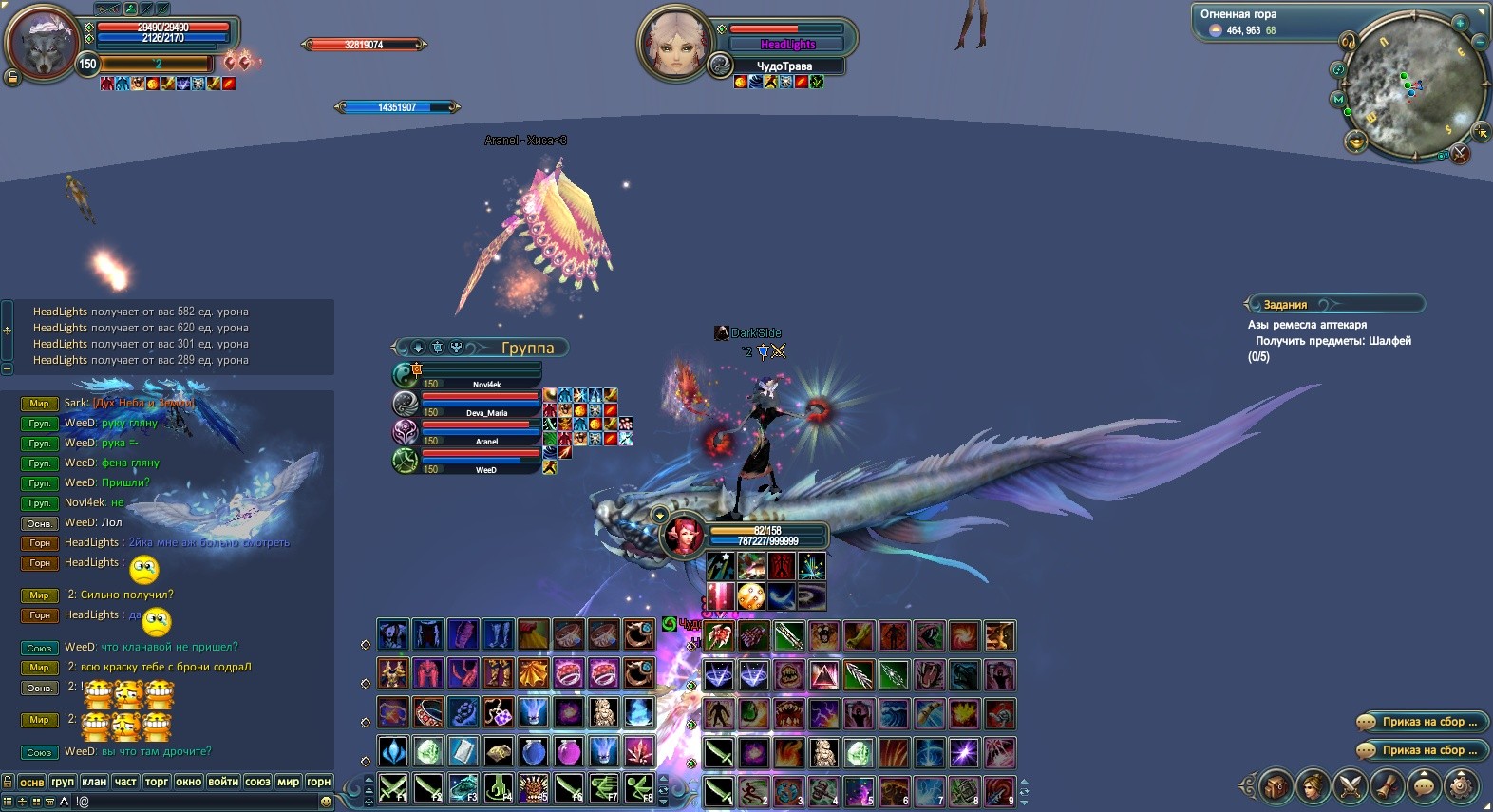Open the world map with M button
This screenshot has width=1493, height=812.
click(1339, 99)
